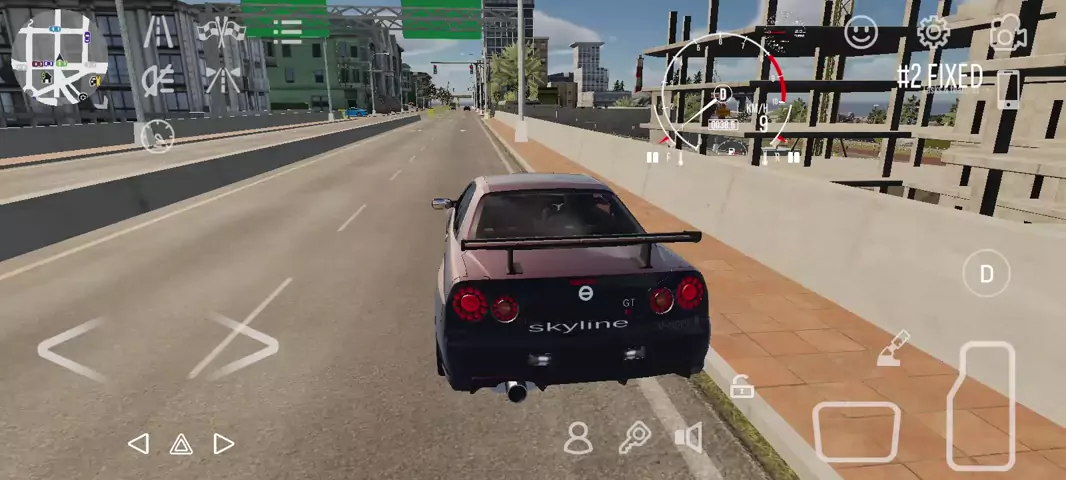The image size is (1066, 480).
Task: Tap the car key ignition icon
Action: (x=635, y=438)
